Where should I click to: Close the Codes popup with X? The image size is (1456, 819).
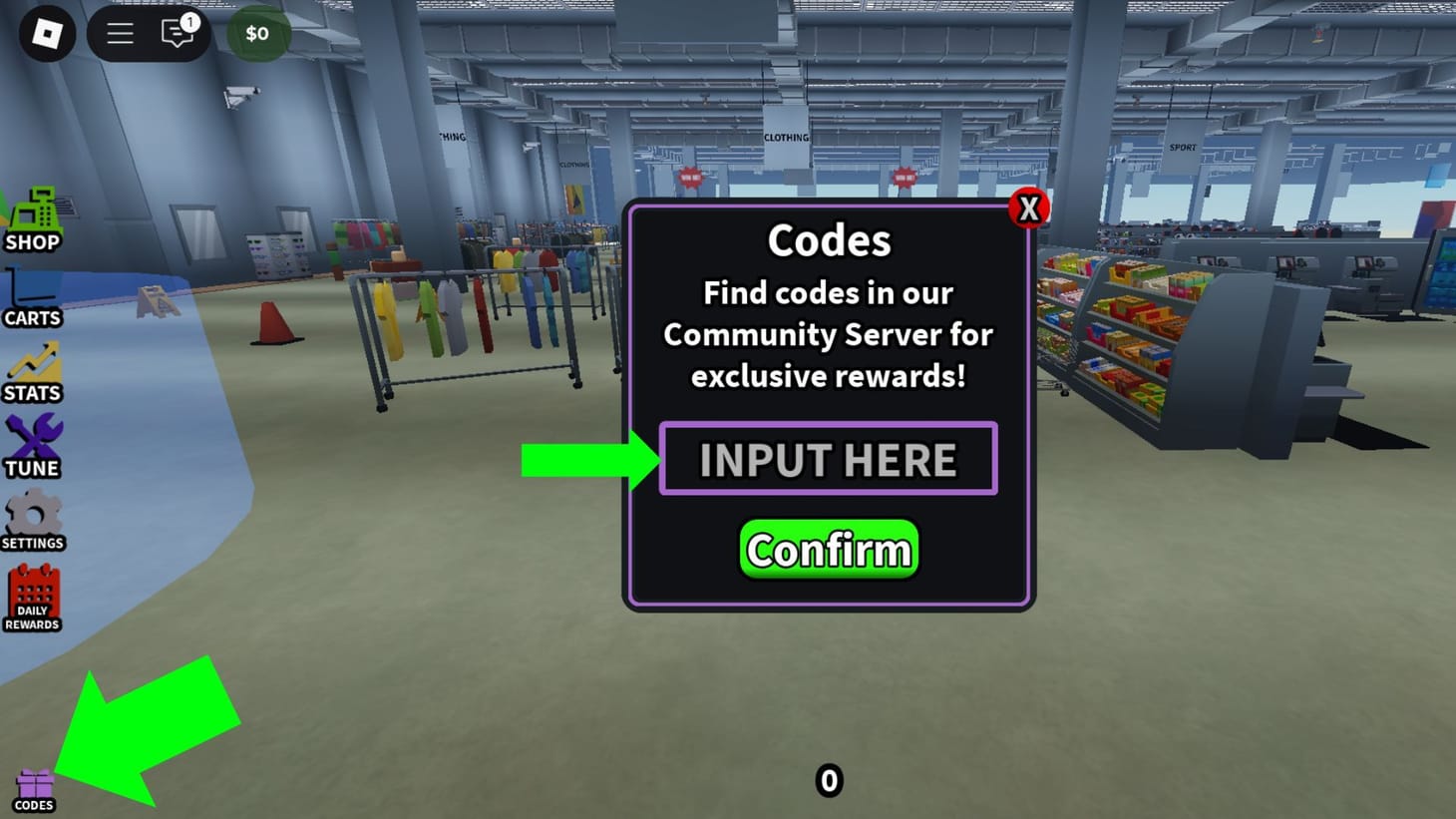tap(1030, 207)
